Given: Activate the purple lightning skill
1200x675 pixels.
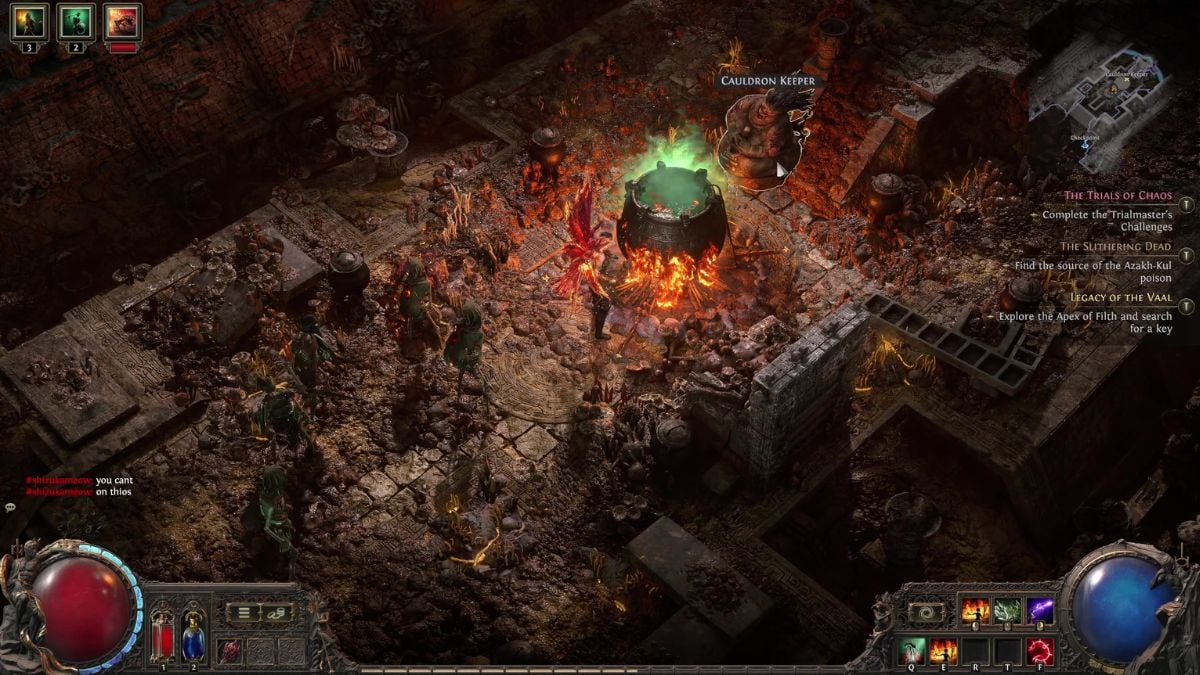Looking at the screenshot, I should (x=1040, y=610).
